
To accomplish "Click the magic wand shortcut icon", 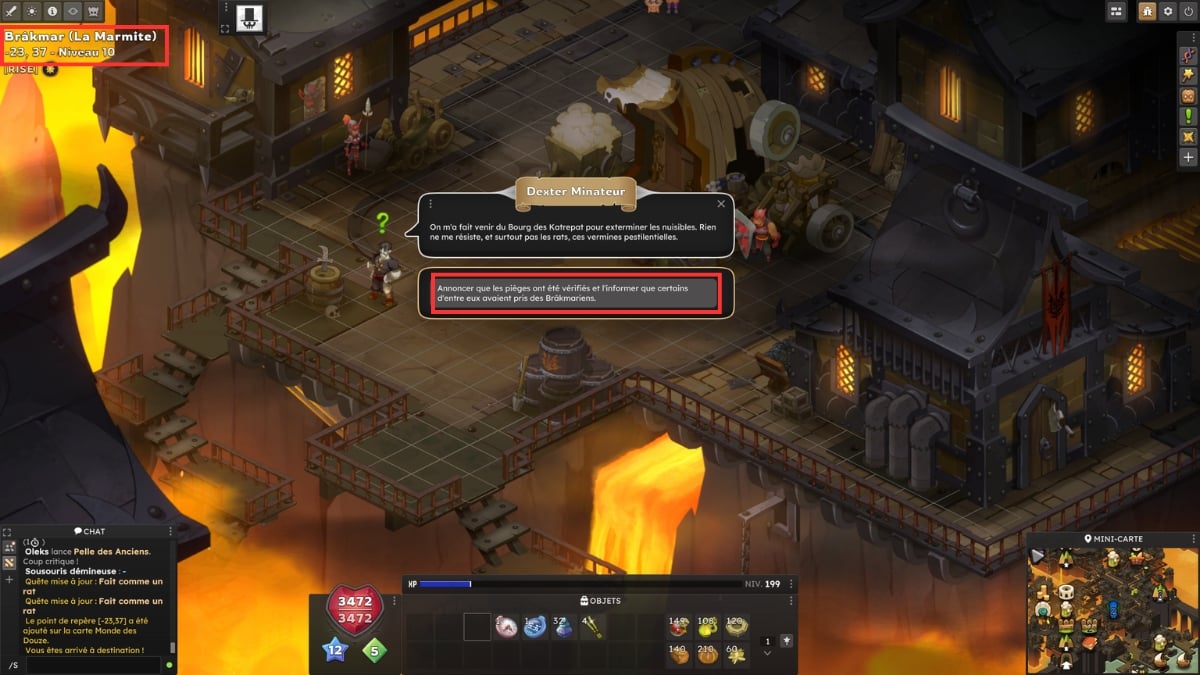I will tap(1188, 74).
